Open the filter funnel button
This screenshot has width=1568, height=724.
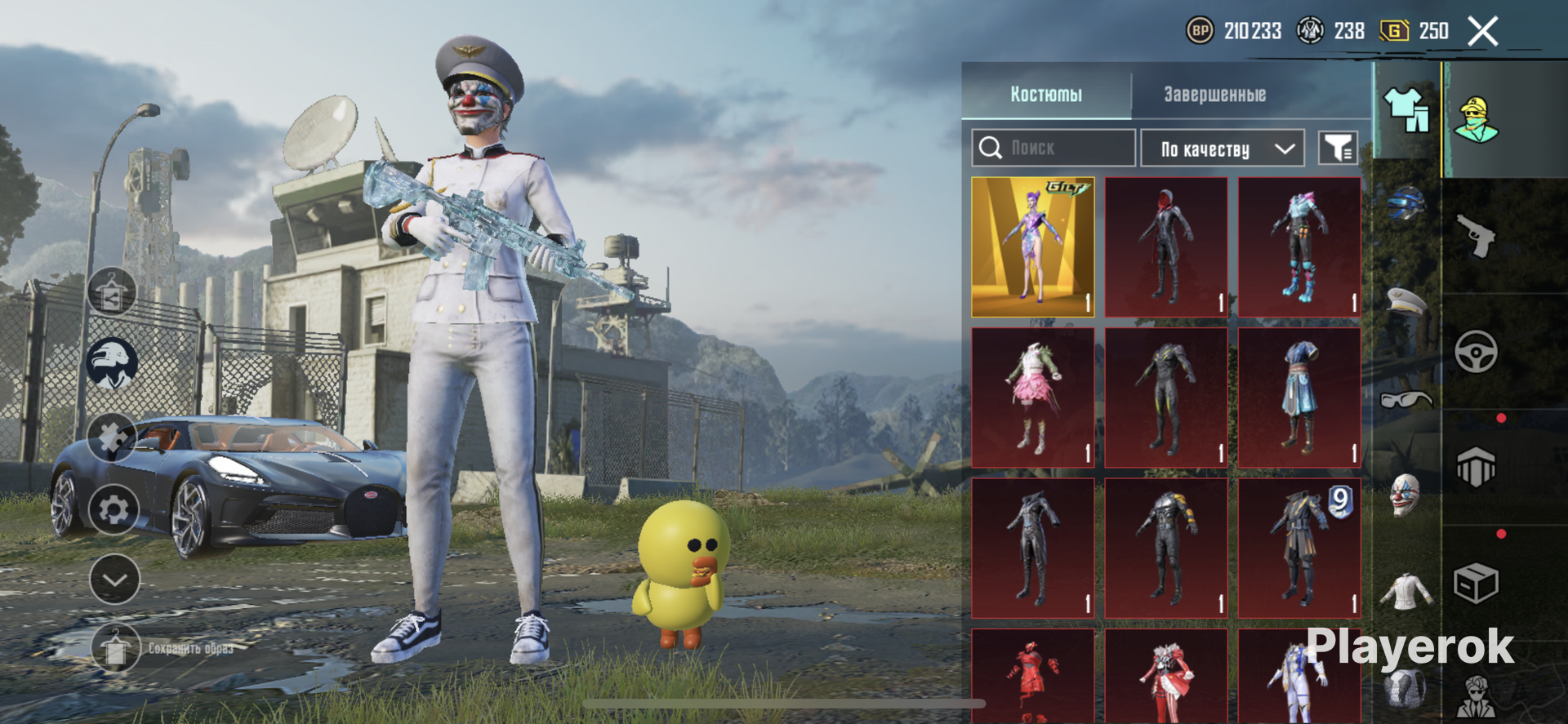click(x=1338, y=149)
